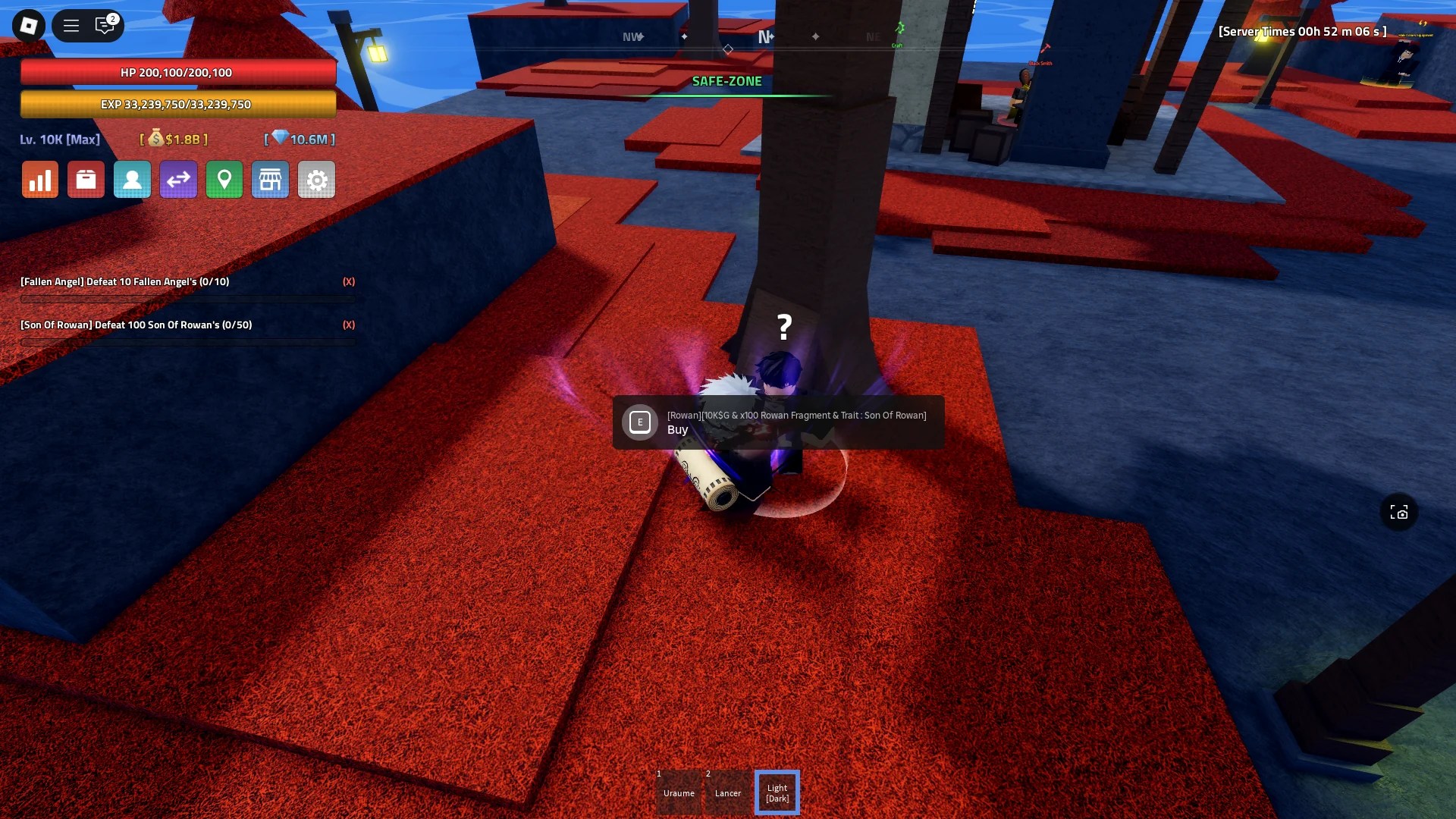Open the shop storefront panel
This screenshot has height=819, width=1456.
pyautogui.click(x=271, y=179)
